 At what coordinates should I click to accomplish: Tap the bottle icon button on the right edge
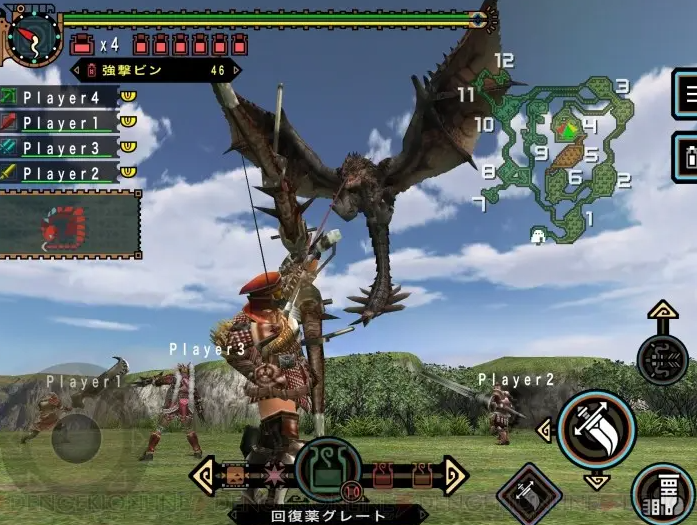686,157
